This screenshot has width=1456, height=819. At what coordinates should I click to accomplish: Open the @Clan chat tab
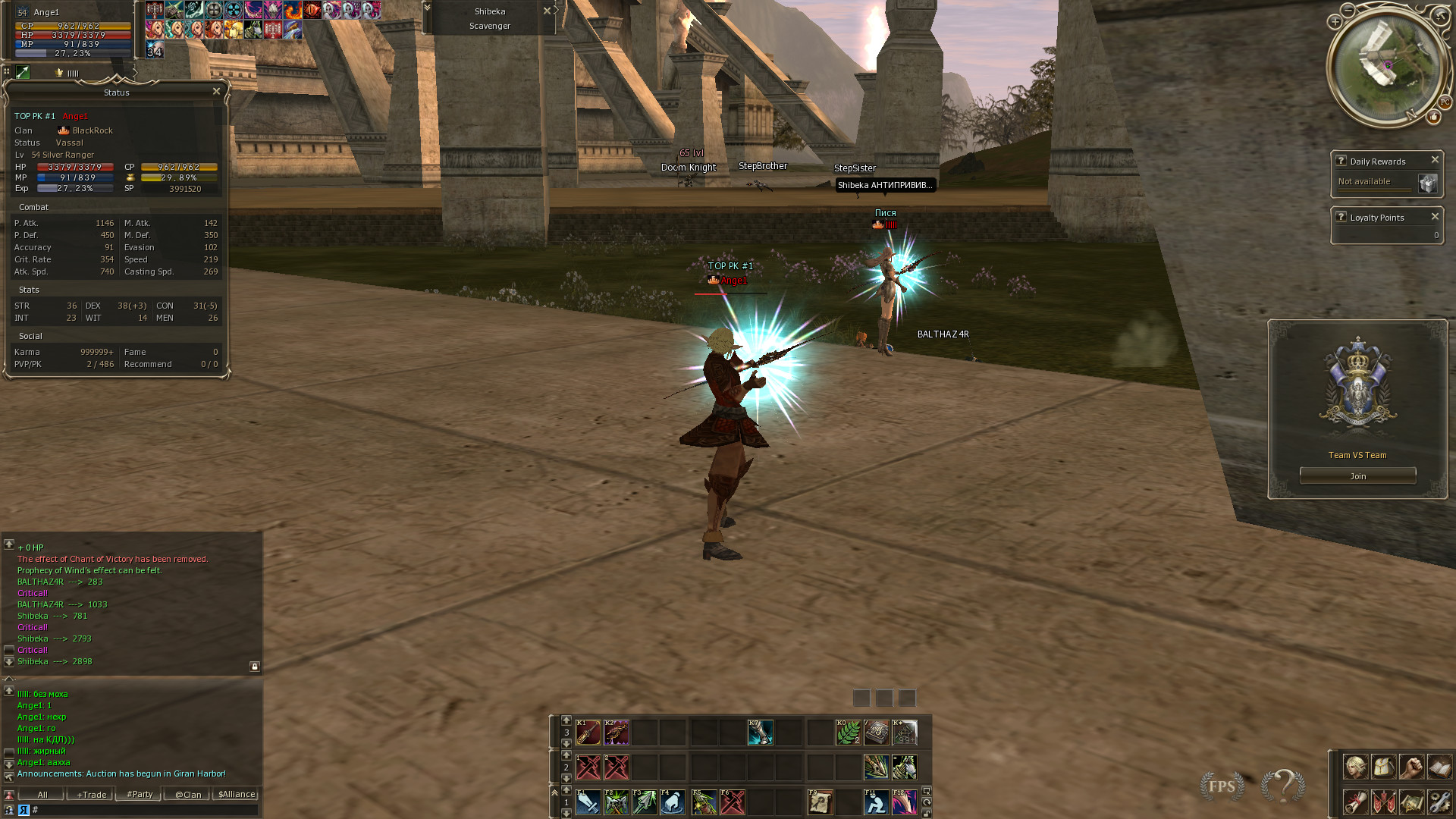[x=188, y=795]
